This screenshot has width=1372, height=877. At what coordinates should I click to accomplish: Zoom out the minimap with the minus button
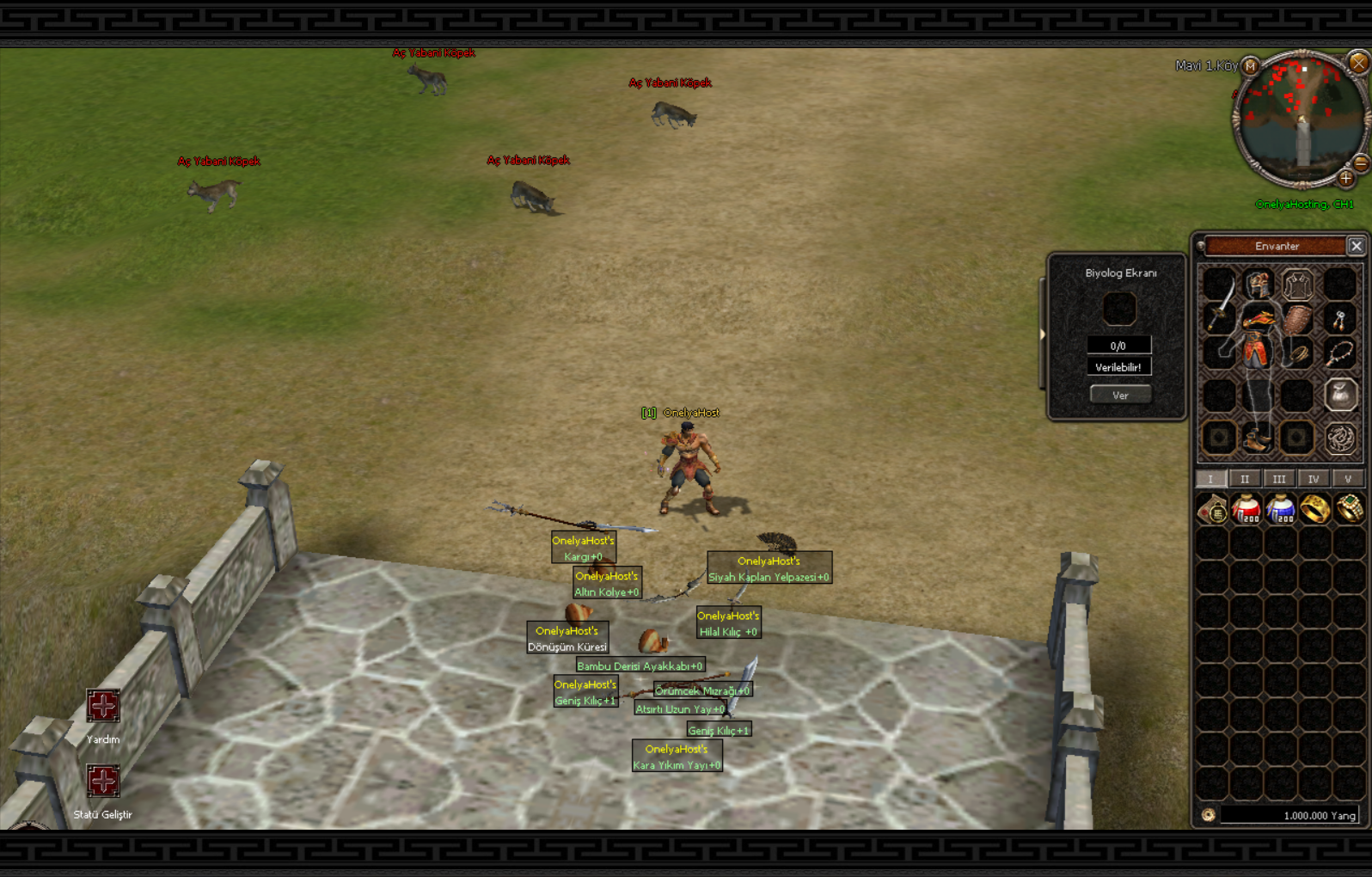point(1360,163)
